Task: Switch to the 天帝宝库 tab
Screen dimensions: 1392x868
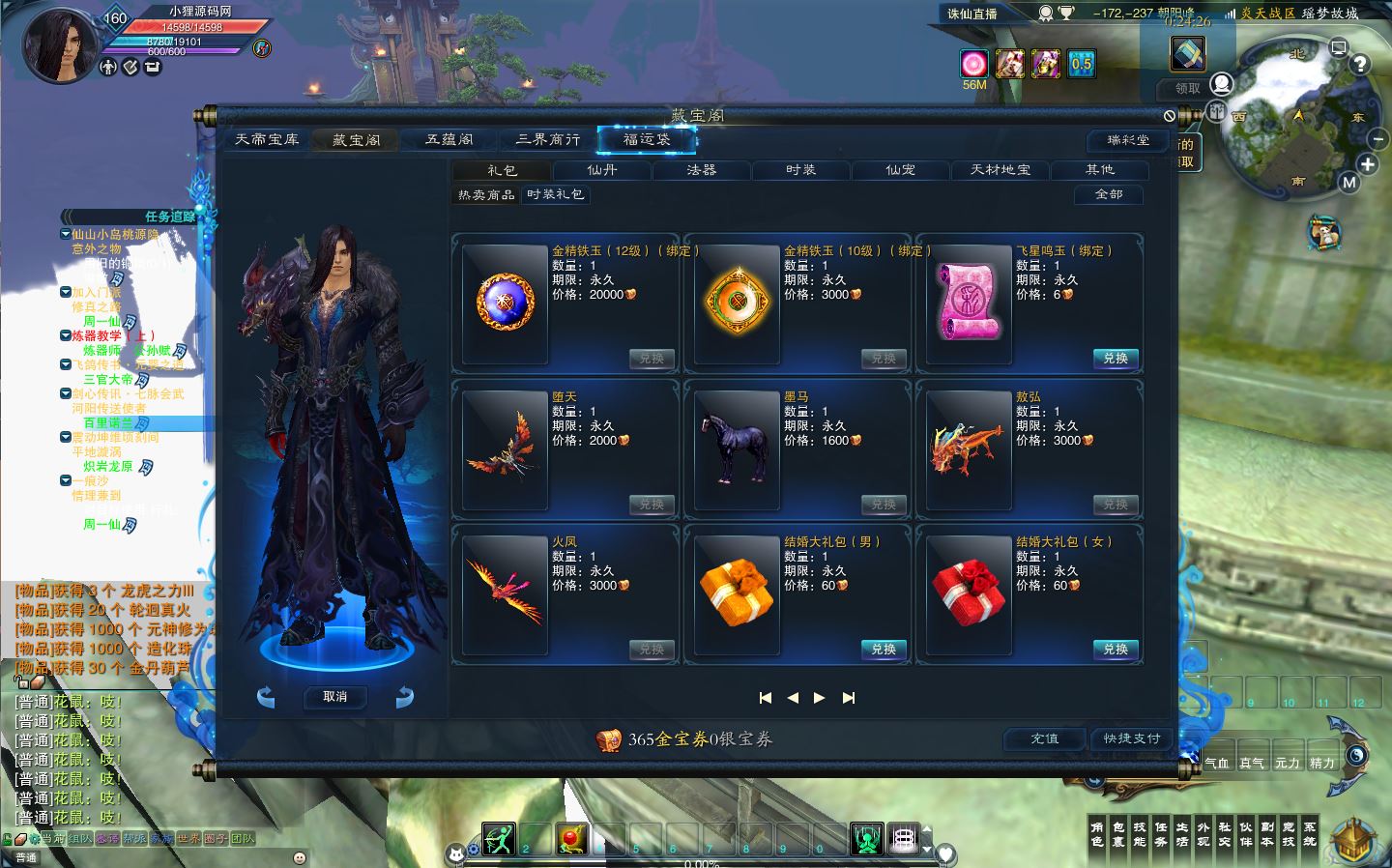Action: pos(267,140)
